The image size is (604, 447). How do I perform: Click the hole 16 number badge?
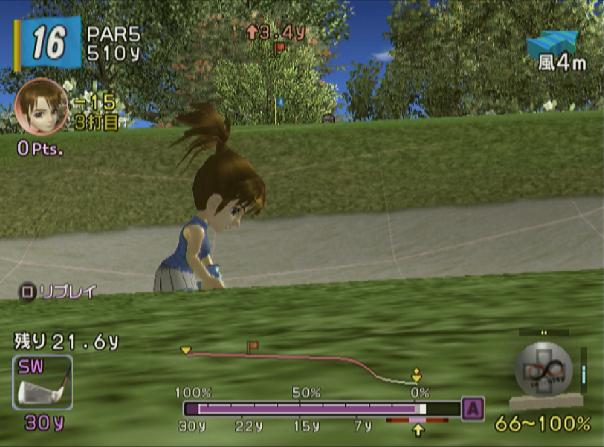(x=47, y=42)
